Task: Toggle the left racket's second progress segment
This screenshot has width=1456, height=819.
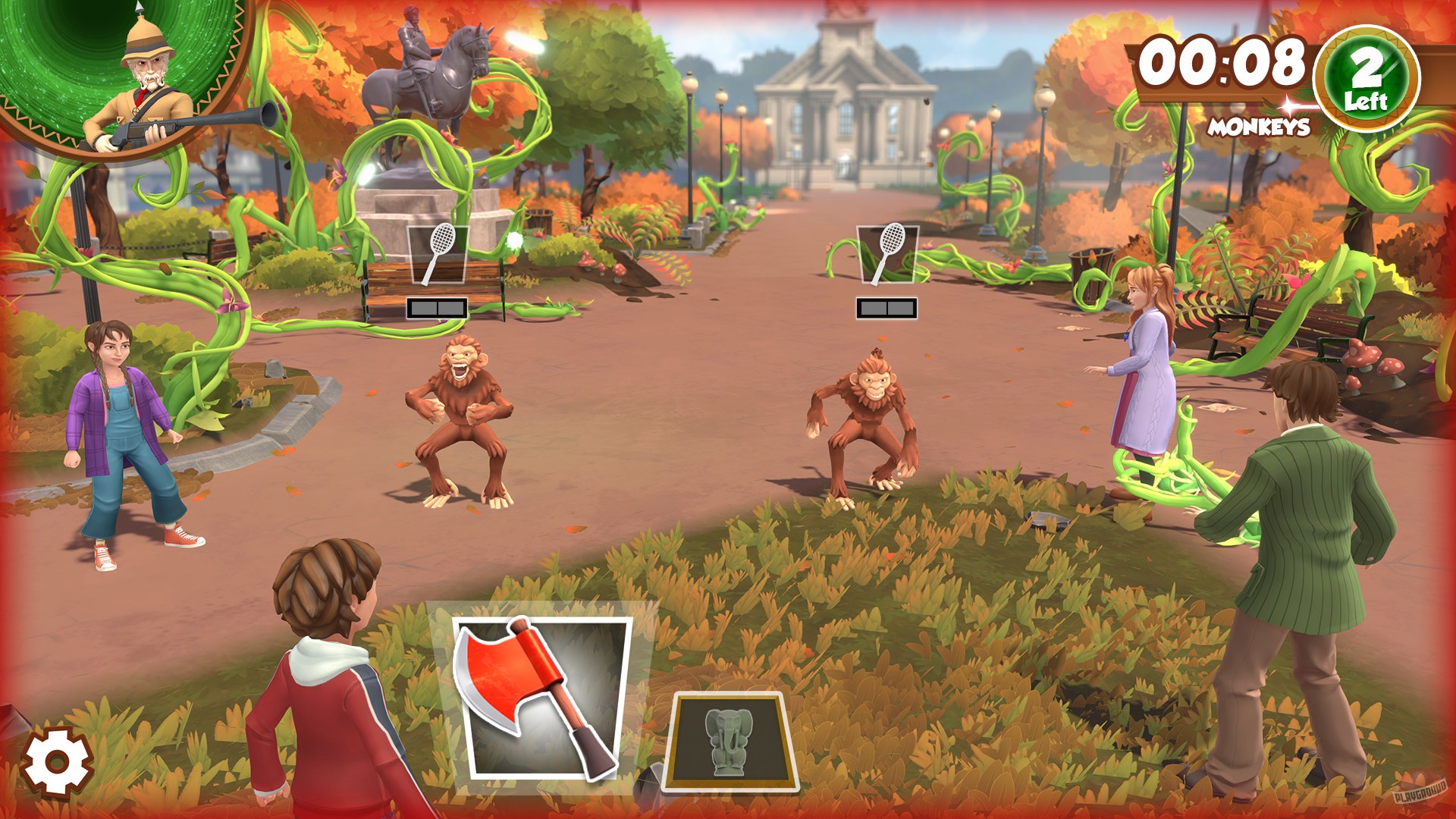Action: (x=451, y=306)
